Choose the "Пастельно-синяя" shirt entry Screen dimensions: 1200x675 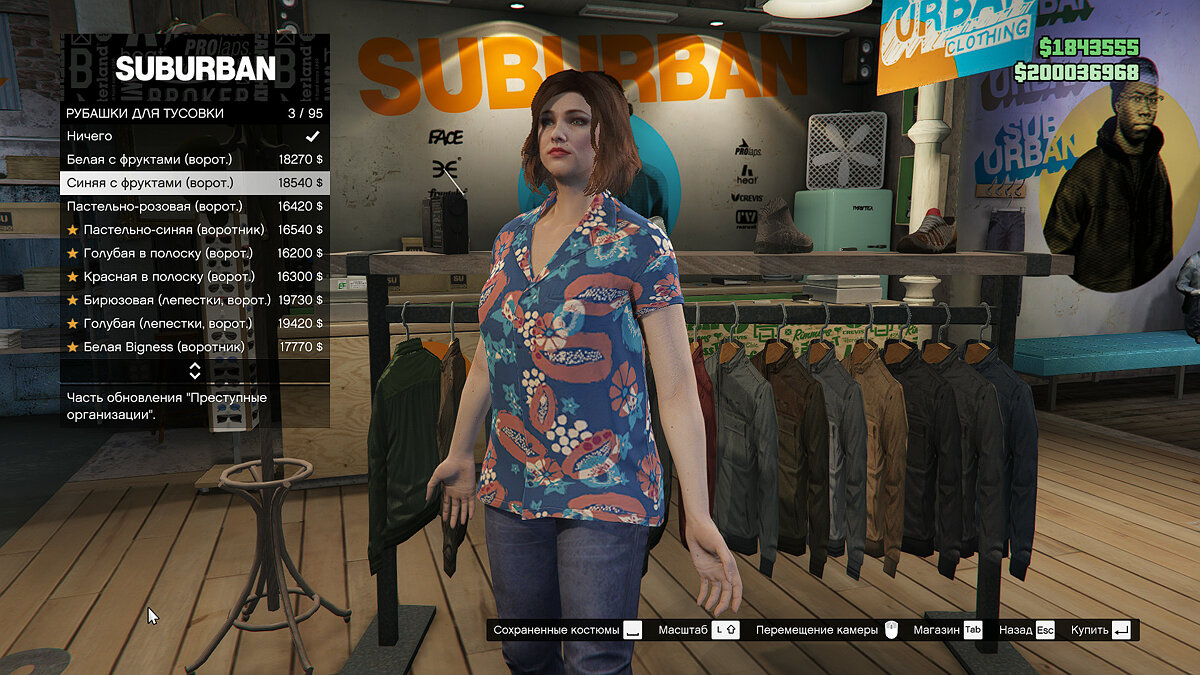tap(195, 230)
